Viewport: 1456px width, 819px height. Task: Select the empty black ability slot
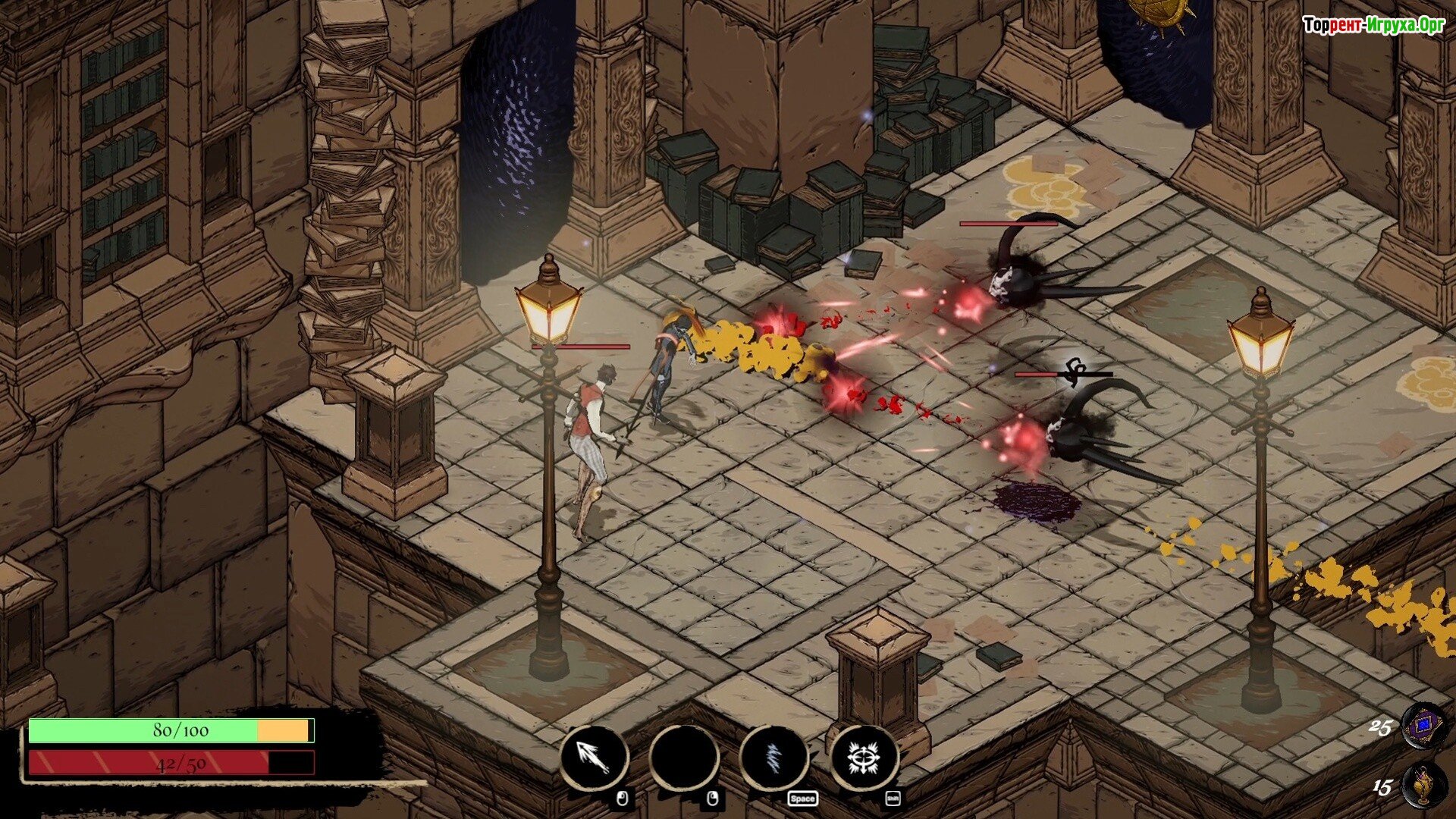pos(683,758)
